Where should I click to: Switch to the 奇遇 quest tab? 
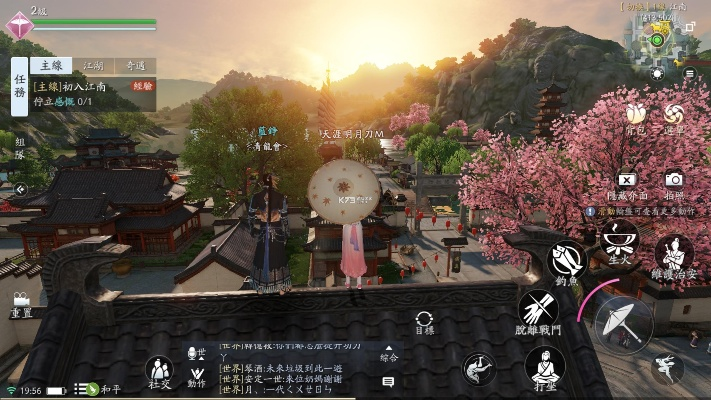(x=135, y=66)
